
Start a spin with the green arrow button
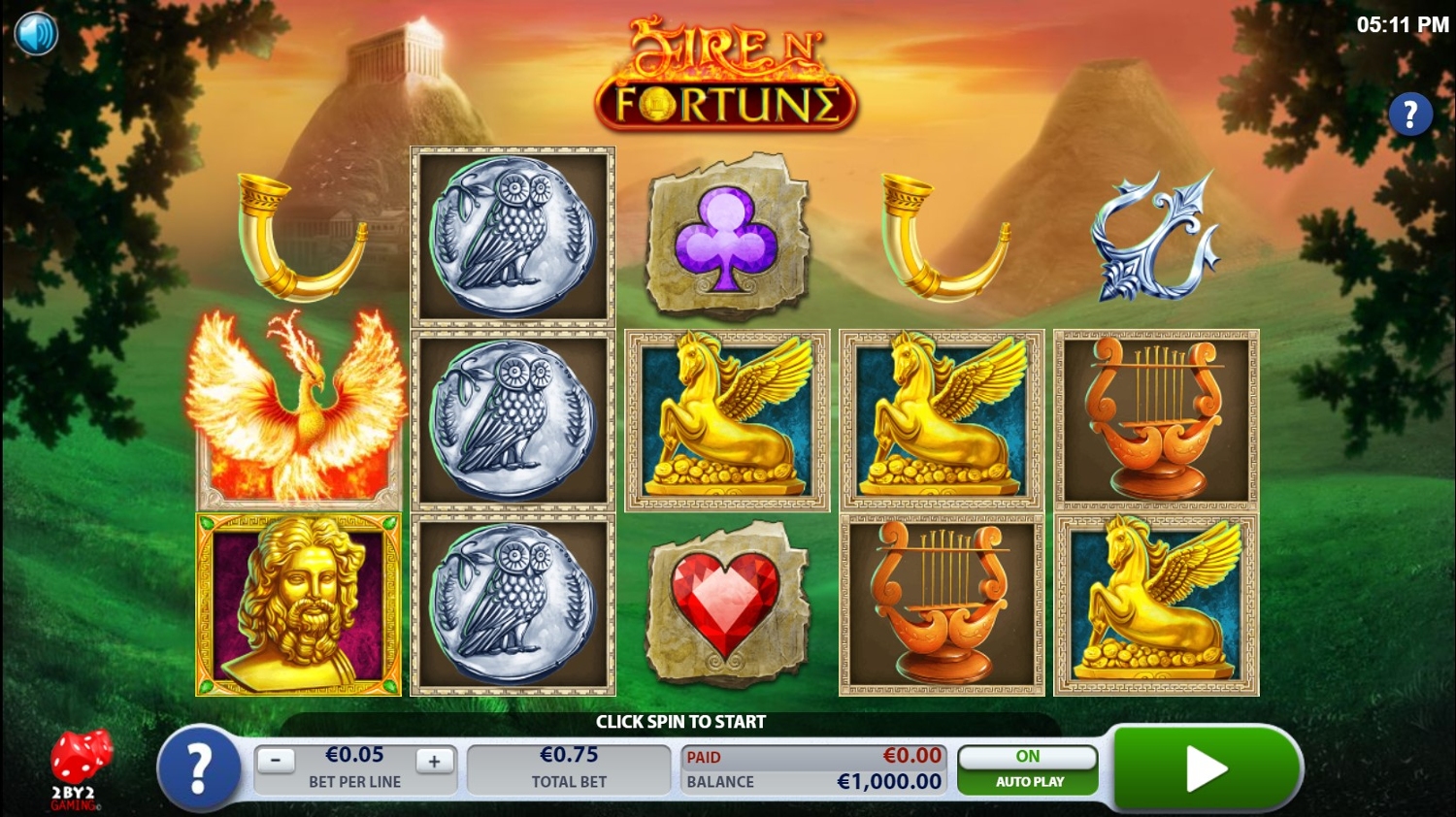tap(1206, 768)
